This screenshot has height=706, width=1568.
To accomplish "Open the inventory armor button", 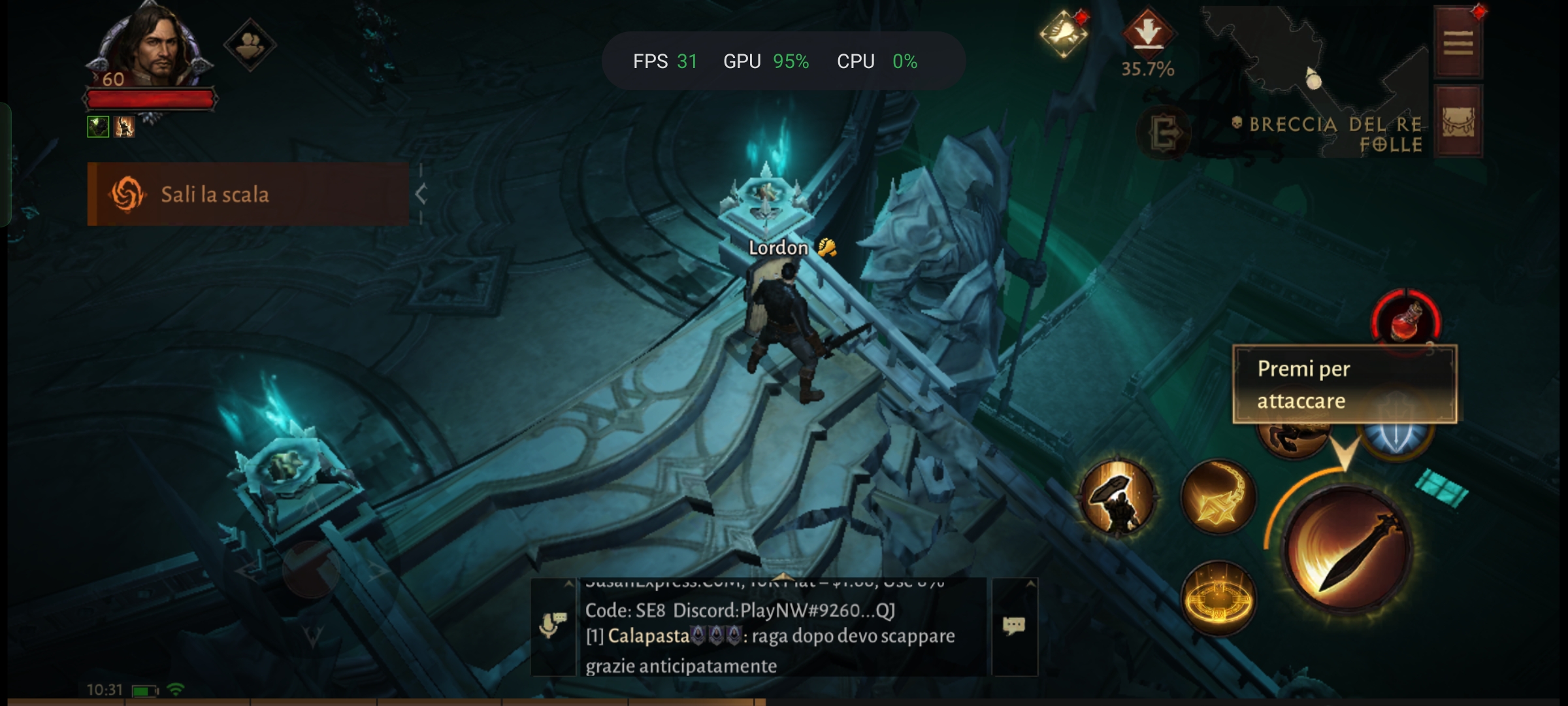I will click(x=1458, y=122).
